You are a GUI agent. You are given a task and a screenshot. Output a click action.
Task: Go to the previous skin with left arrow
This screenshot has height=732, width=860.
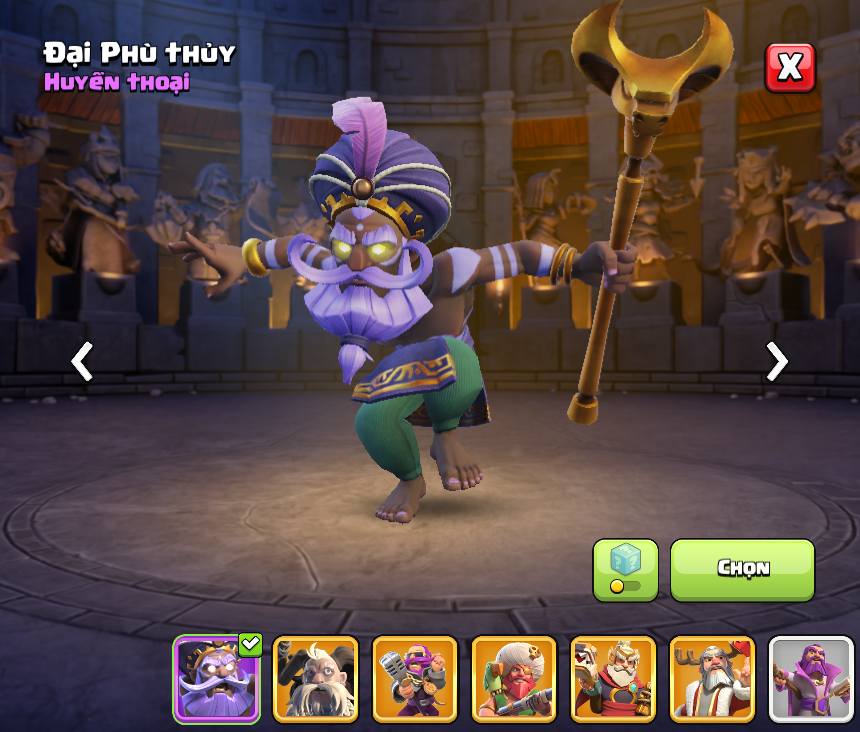82,361
